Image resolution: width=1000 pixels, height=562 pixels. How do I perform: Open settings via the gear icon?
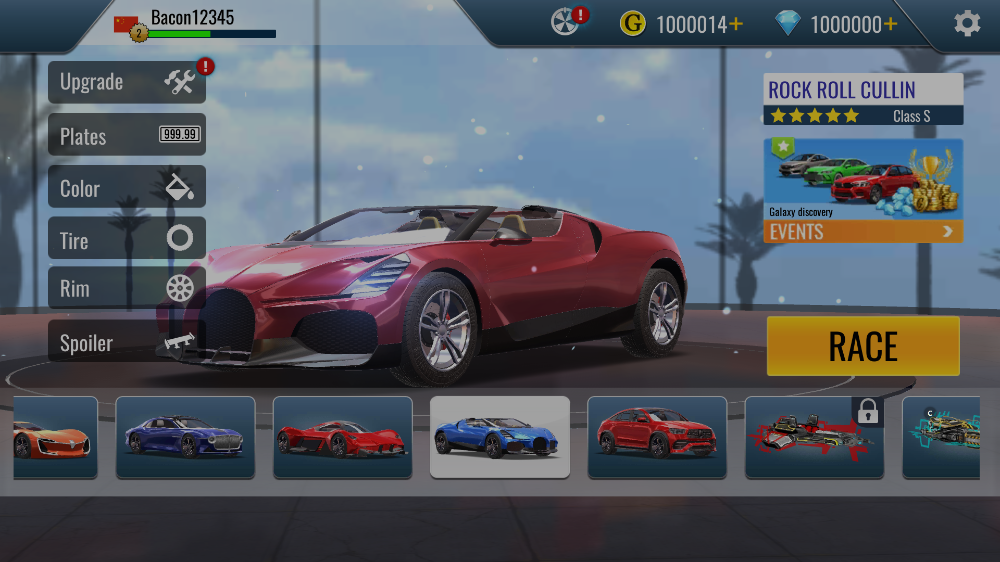967,24
